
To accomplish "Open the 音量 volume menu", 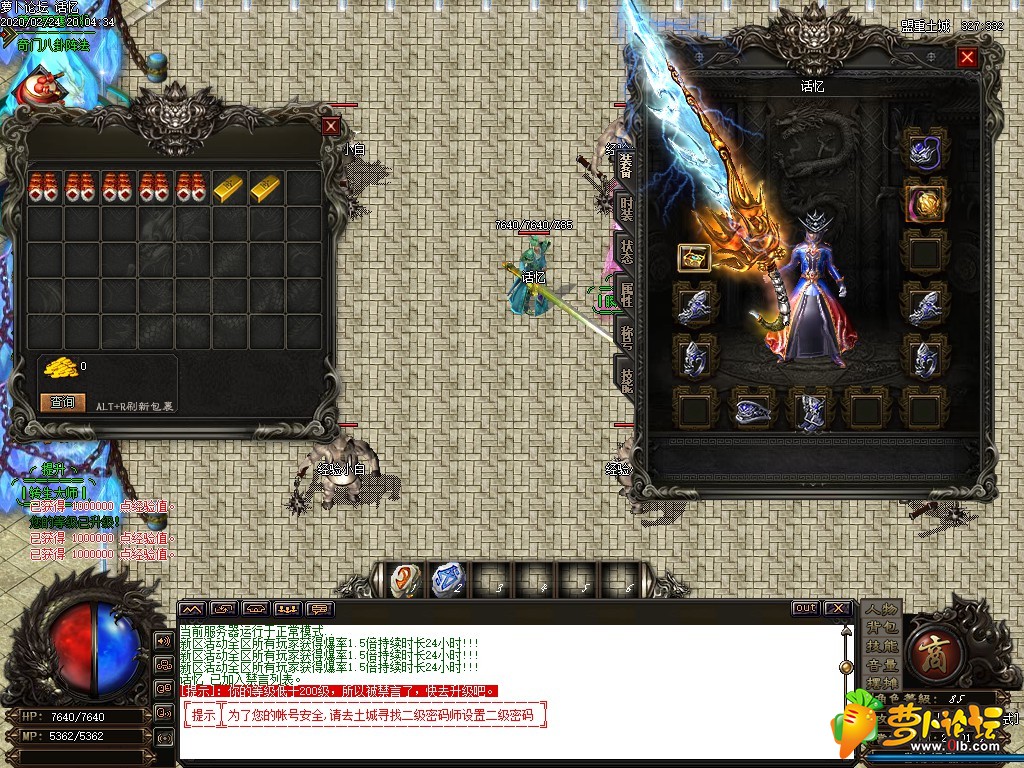I will (x=882, y=665).
